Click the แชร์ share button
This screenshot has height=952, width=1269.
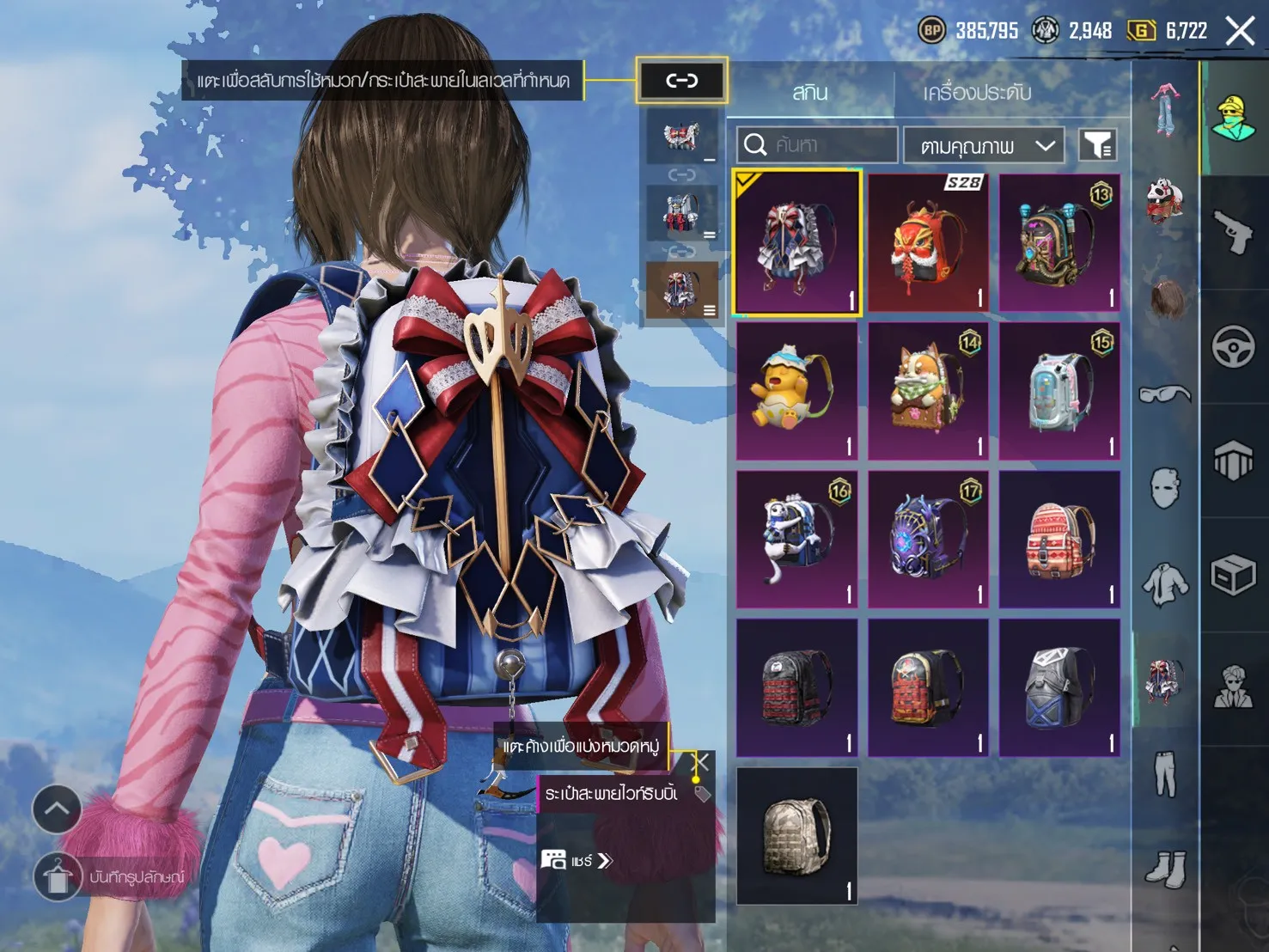(577, 860)
